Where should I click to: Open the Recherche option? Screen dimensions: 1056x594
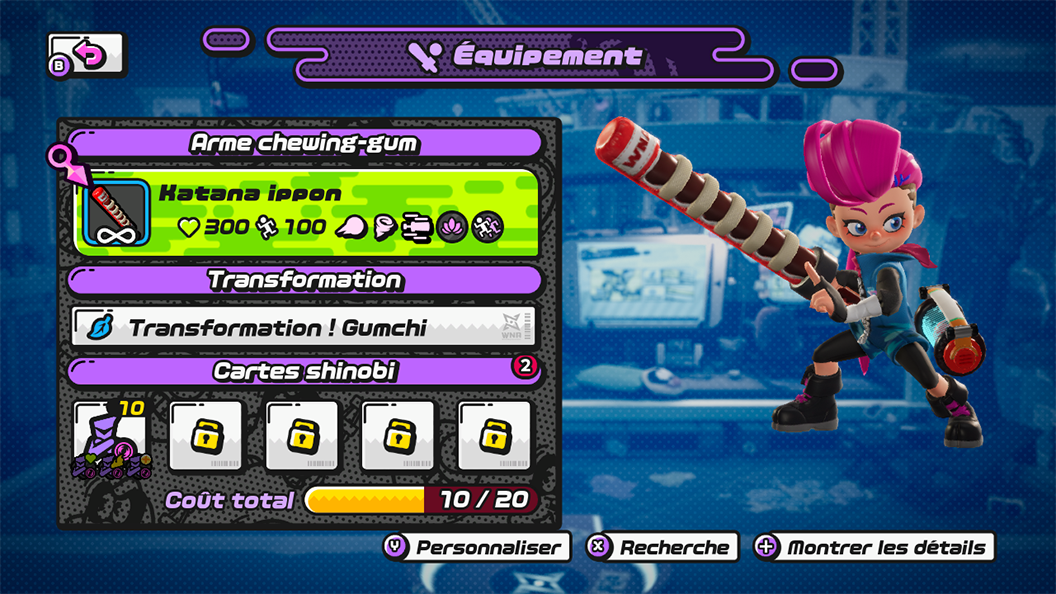click(662, 547)
